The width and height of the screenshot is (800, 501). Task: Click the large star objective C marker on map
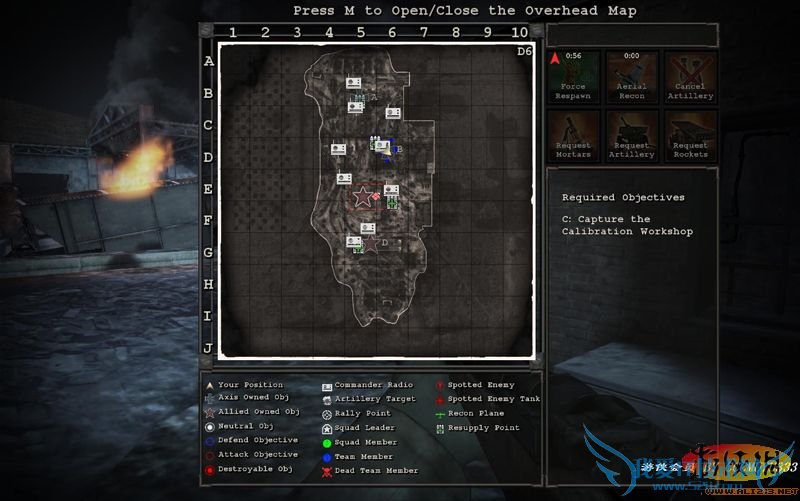pos(362,198)
